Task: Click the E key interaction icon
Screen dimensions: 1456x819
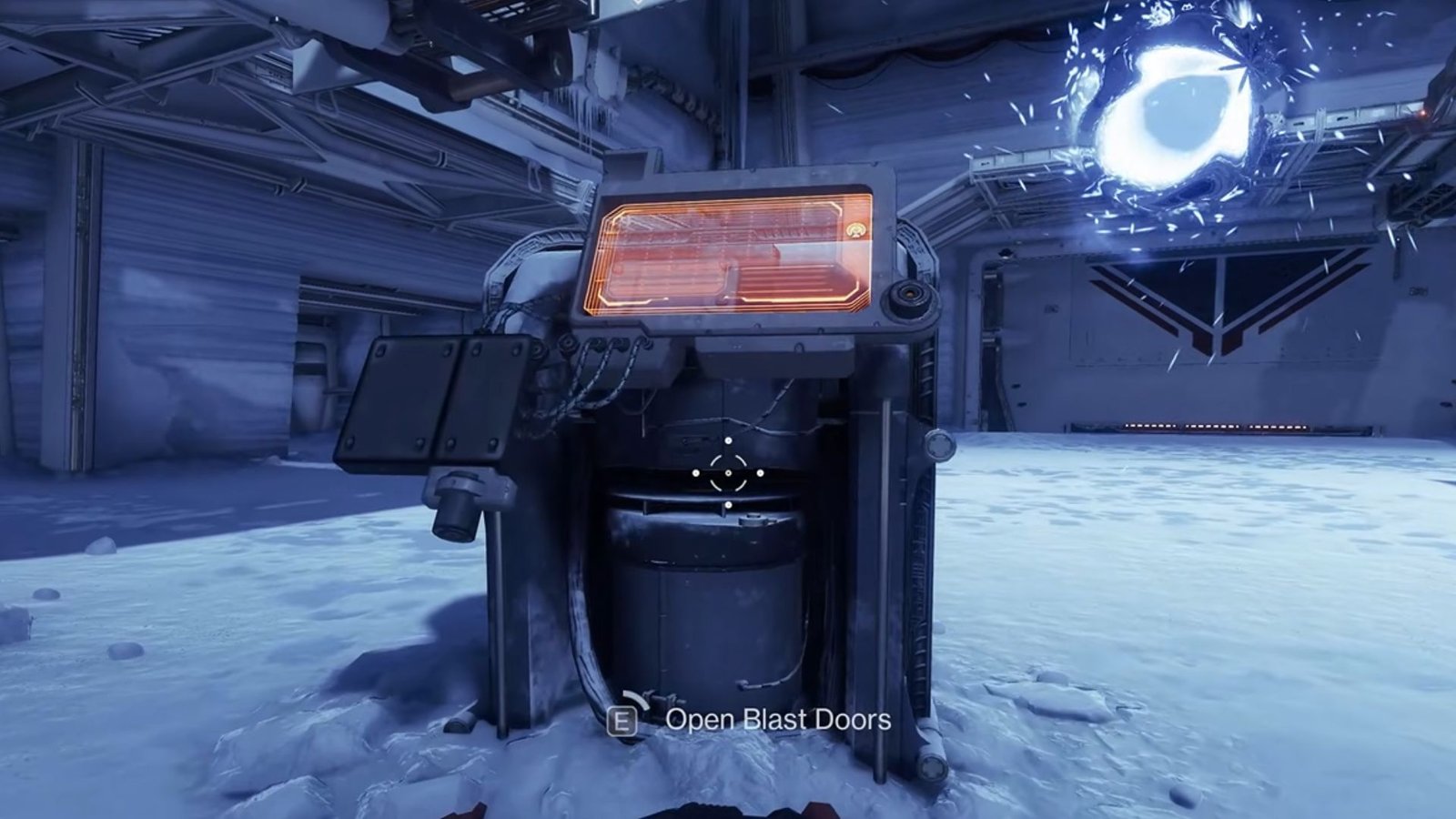Action: pyautogui.click(x=621, y=721)
